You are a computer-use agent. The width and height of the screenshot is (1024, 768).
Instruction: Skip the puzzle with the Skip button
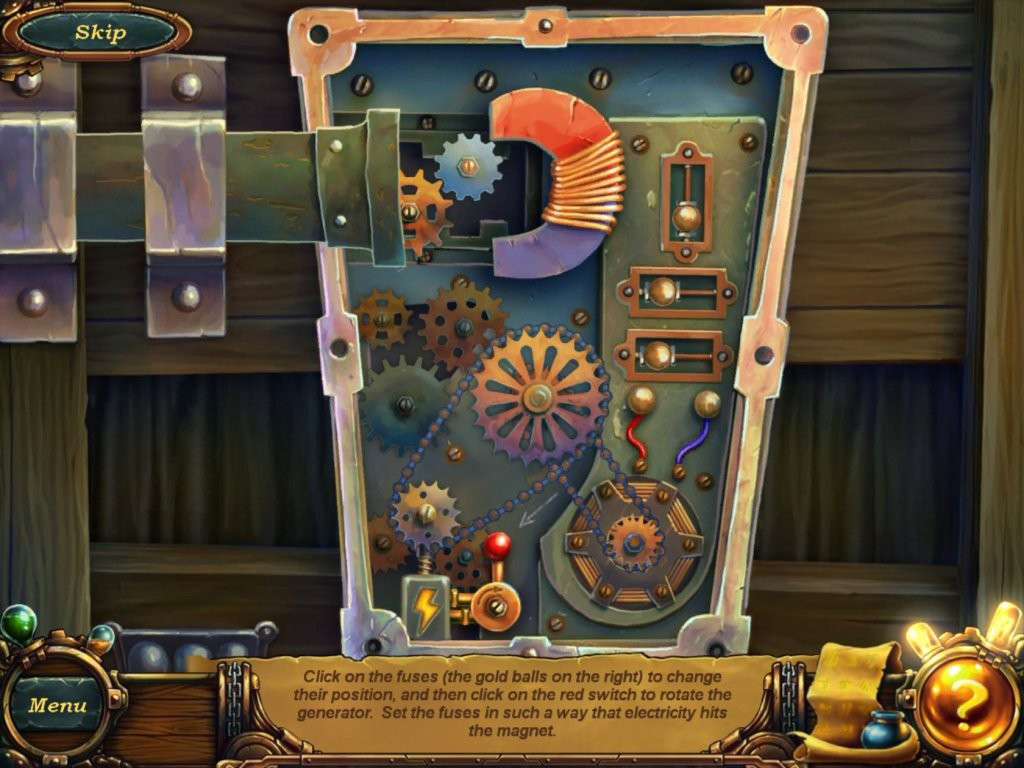[100, 33]
